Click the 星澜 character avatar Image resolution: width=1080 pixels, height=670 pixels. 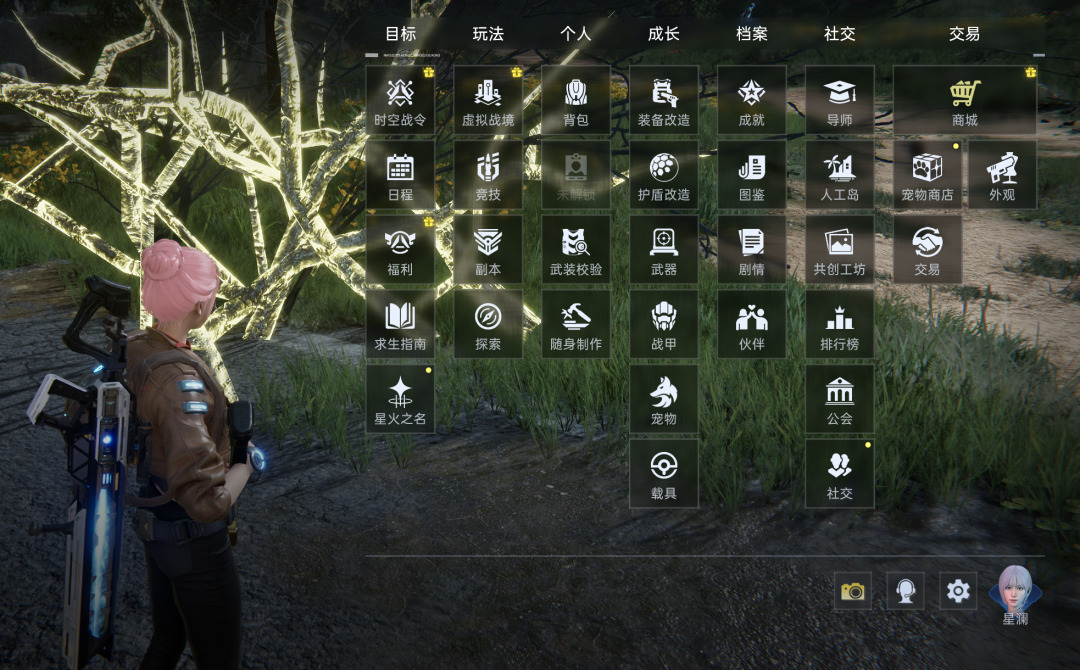click(x=1015, y=593)
